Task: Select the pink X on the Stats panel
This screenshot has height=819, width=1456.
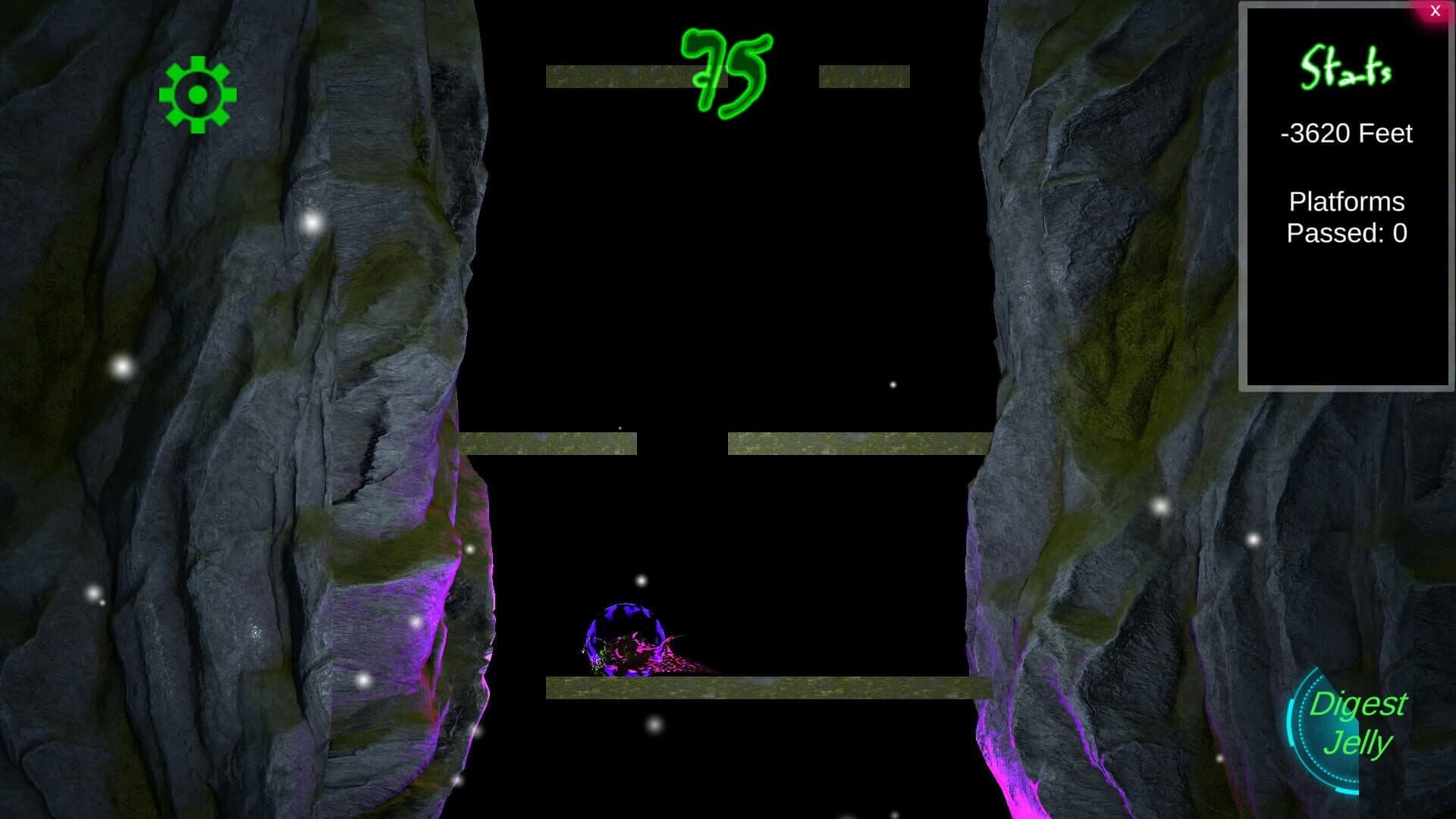Action: click(x=1435, y=11)
